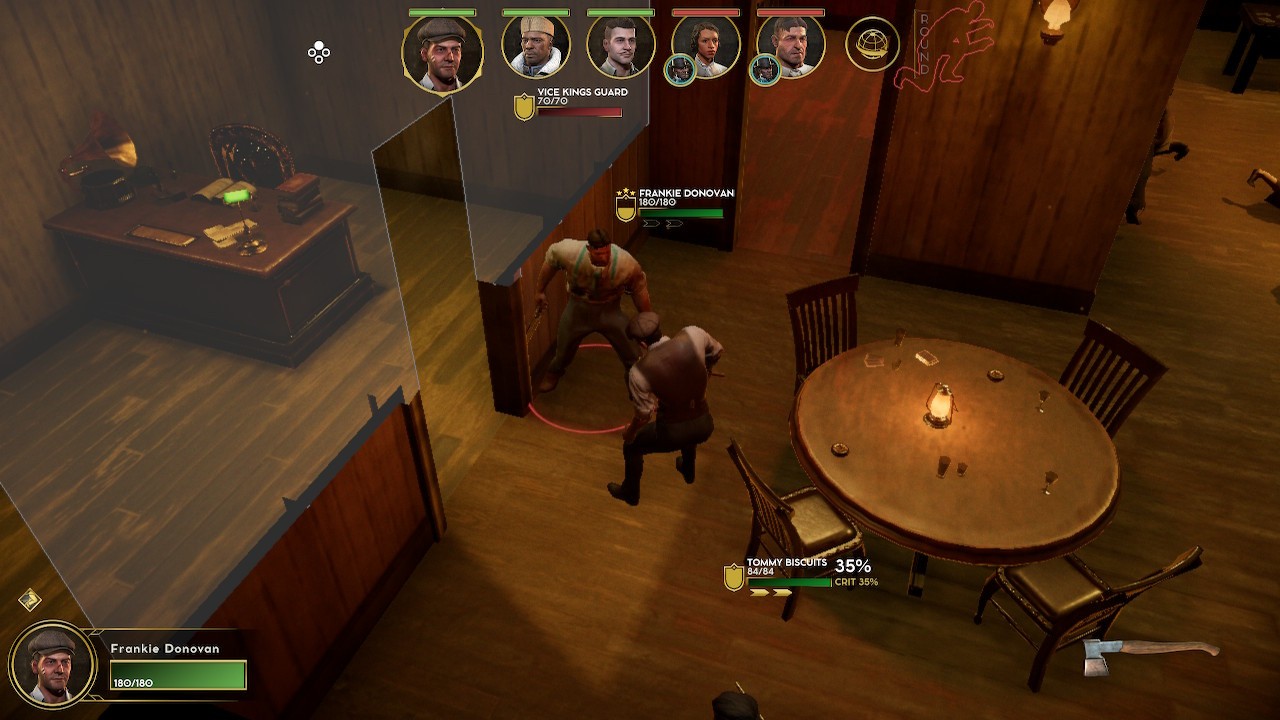
Task: Choose the young dark-haired man's turn portrait
Action: (620, 46)
